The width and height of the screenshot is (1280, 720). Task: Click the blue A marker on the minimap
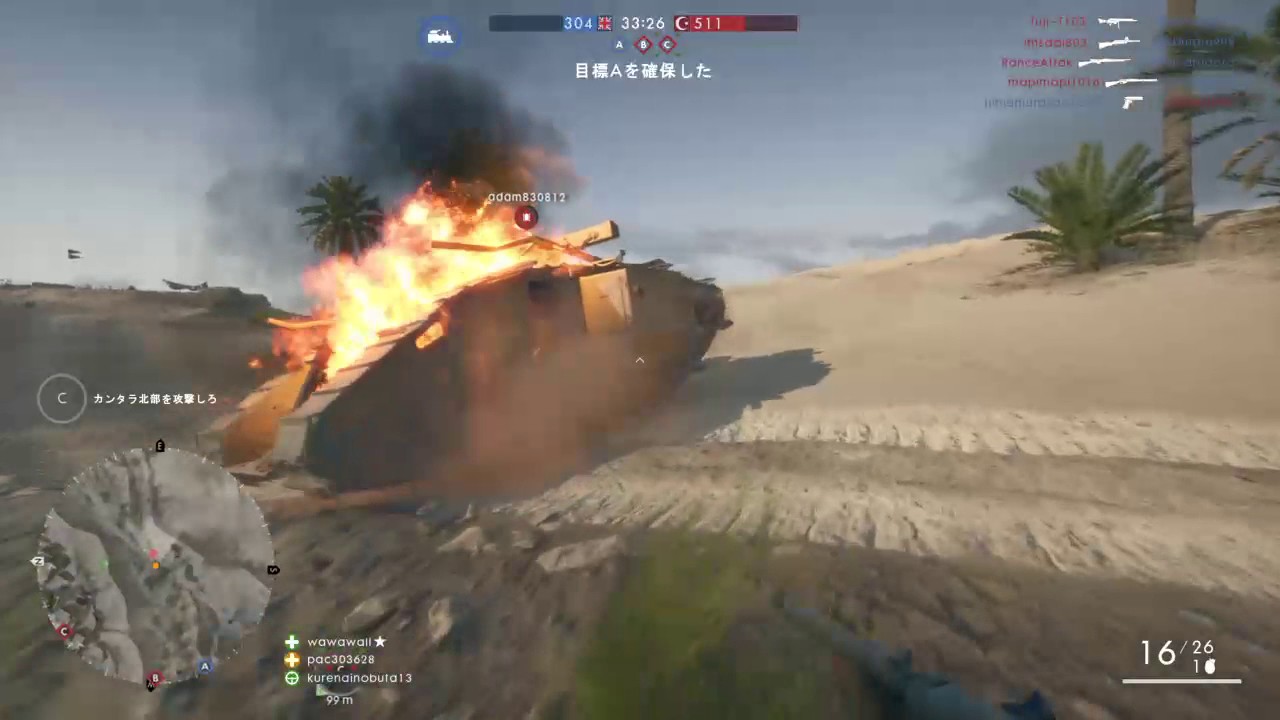(x=205, y=666)
